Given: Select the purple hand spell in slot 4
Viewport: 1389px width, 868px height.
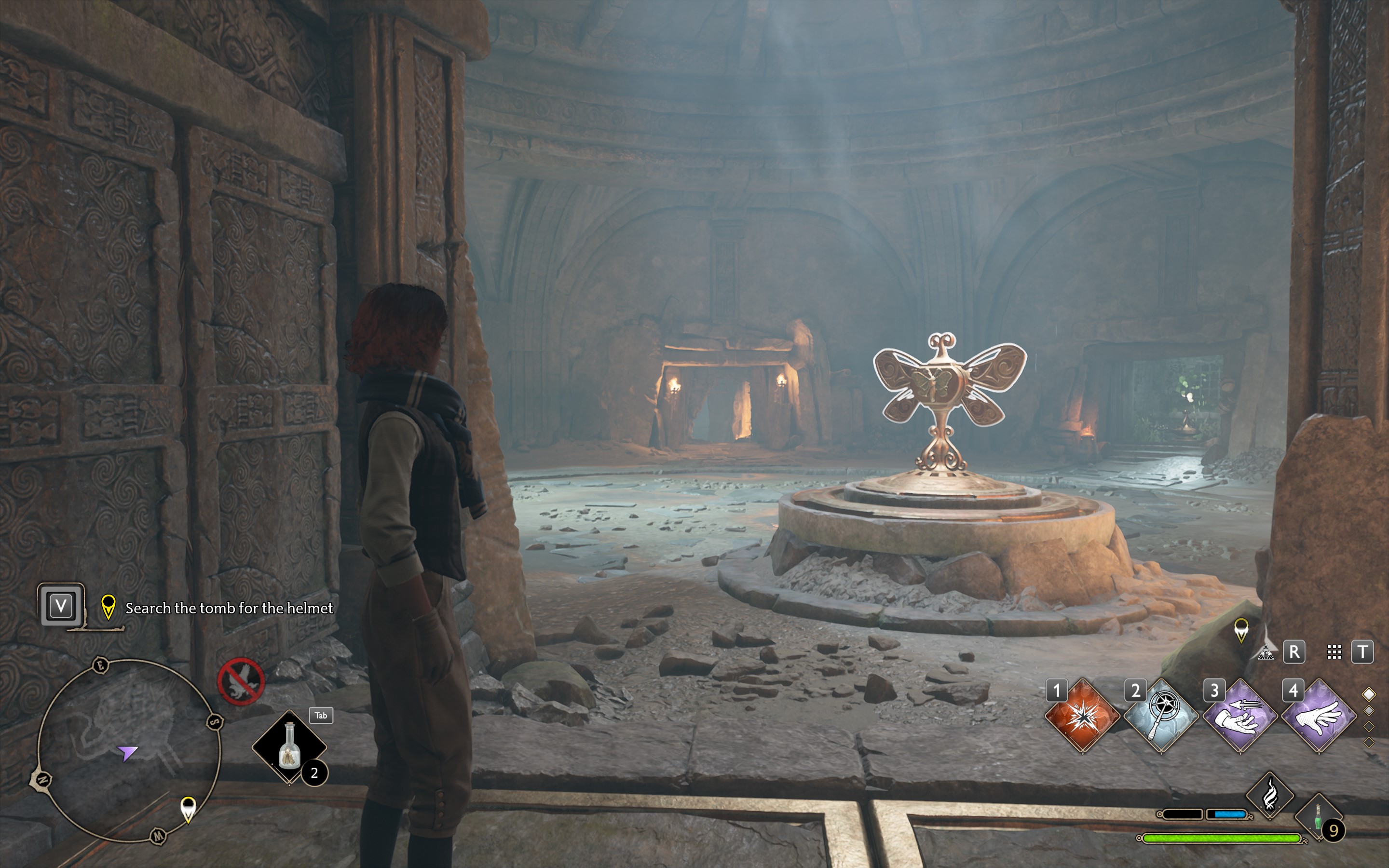Looking at the screenshot, I should click(1319, 716).
